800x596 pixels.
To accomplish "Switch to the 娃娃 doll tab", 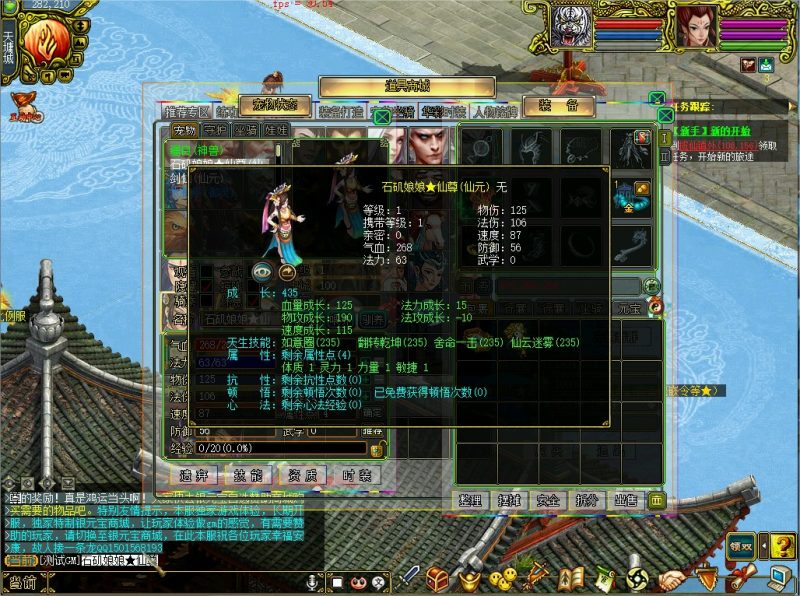I will click(x=276, y=130).
